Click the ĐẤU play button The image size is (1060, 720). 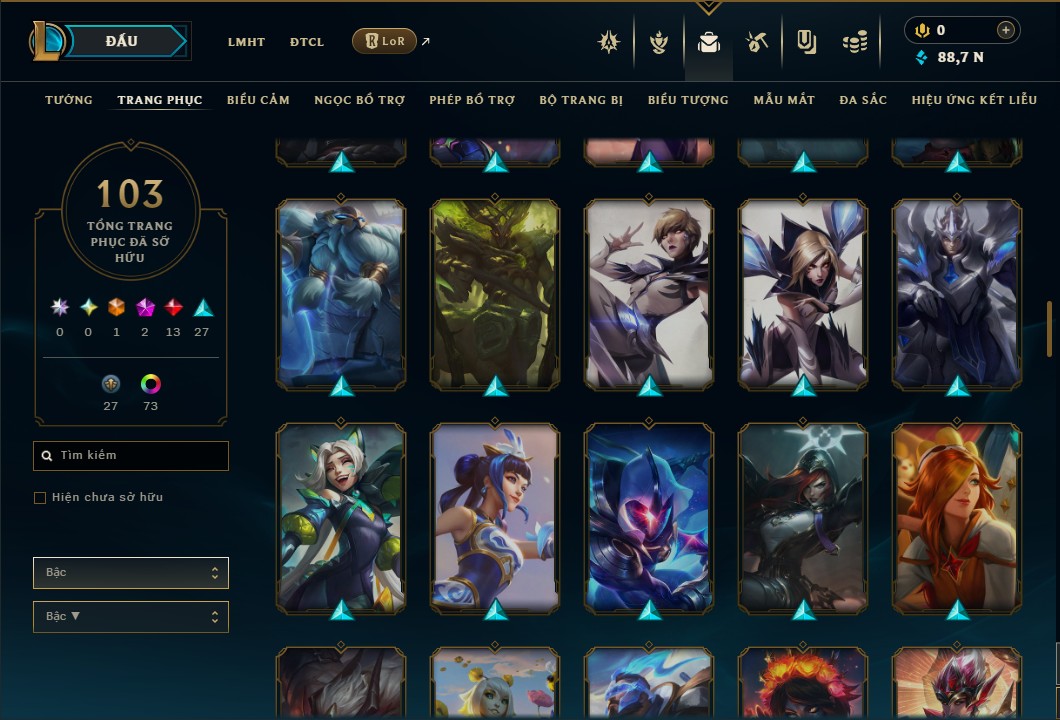129,41
